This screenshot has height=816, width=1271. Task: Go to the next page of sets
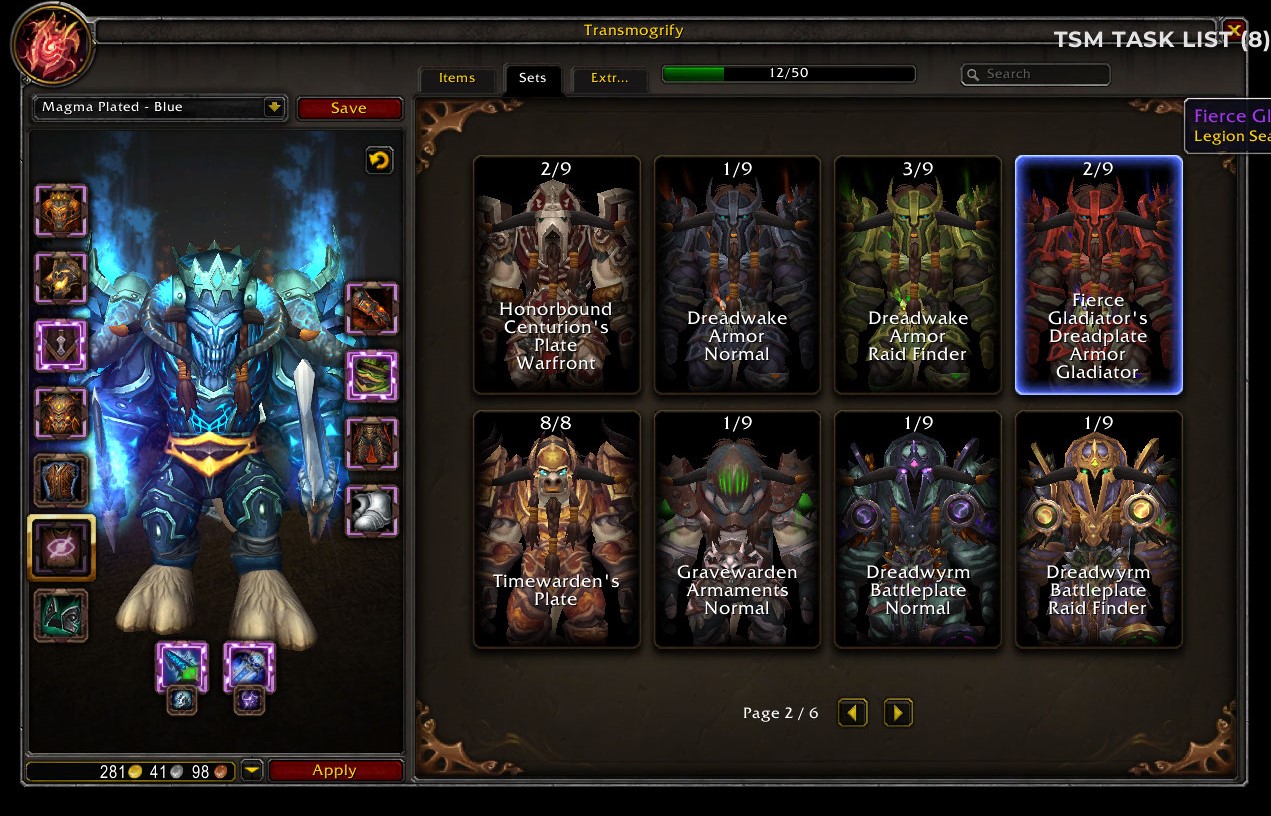pos(898,712)
